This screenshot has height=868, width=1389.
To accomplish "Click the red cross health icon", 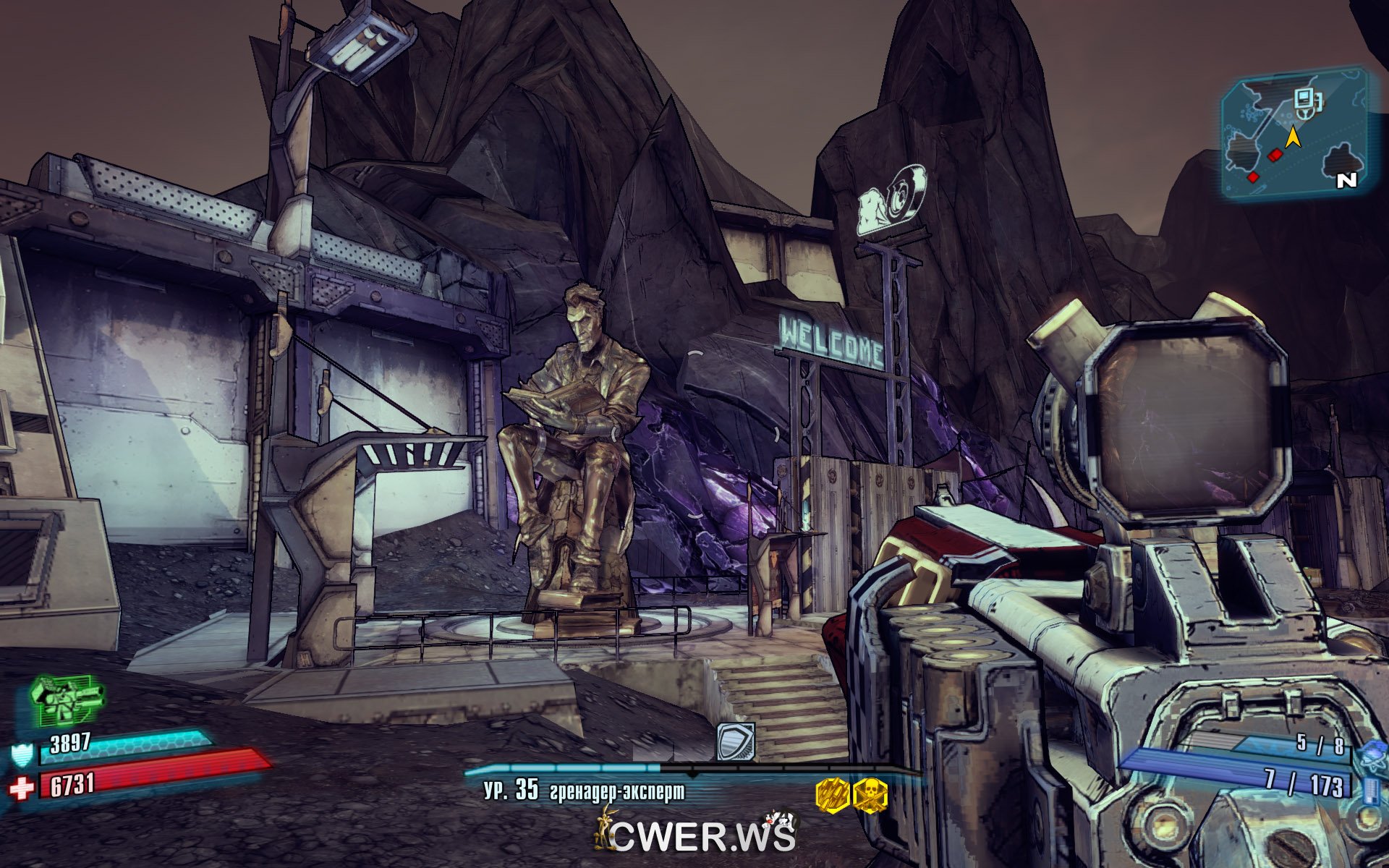I will pyautogui.click(x=22, y=787).
